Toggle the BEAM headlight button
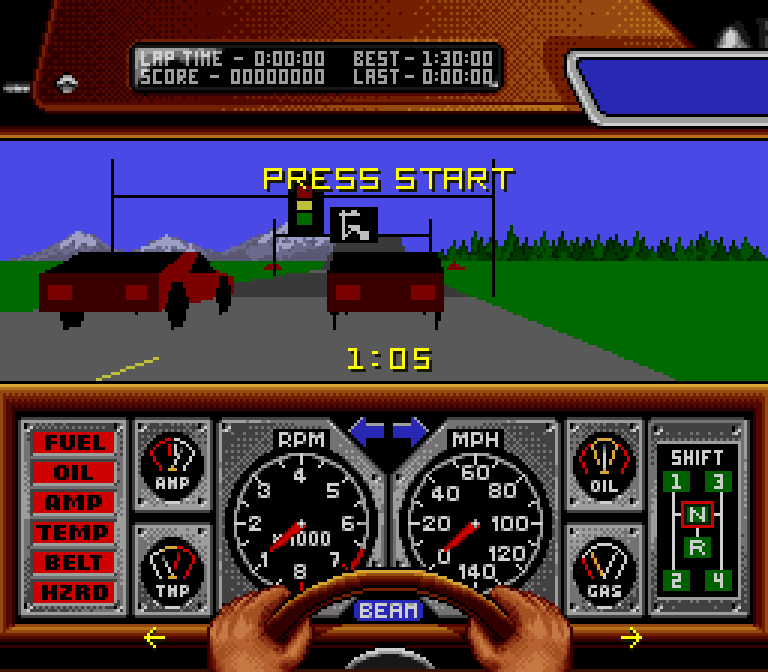 pyautogui.click(x=389, y=610)
